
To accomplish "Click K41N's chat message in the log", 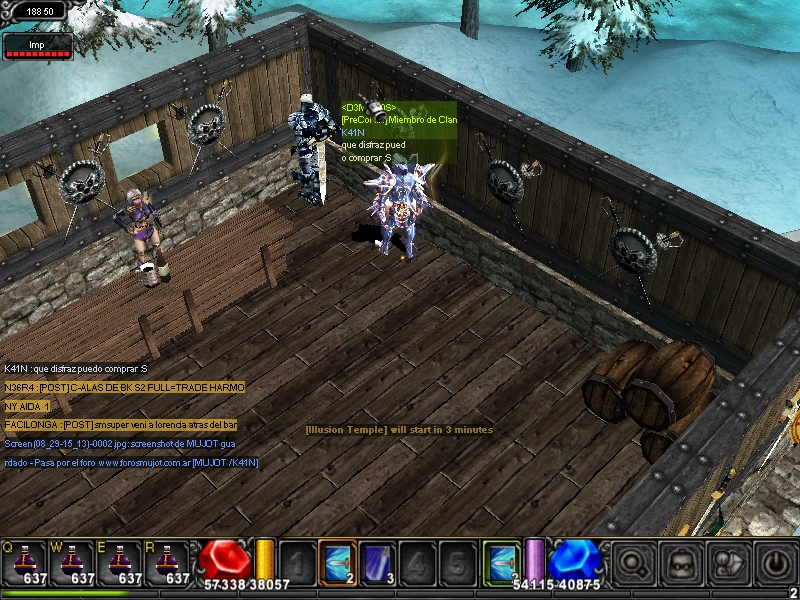I will [x=76, y=369].
